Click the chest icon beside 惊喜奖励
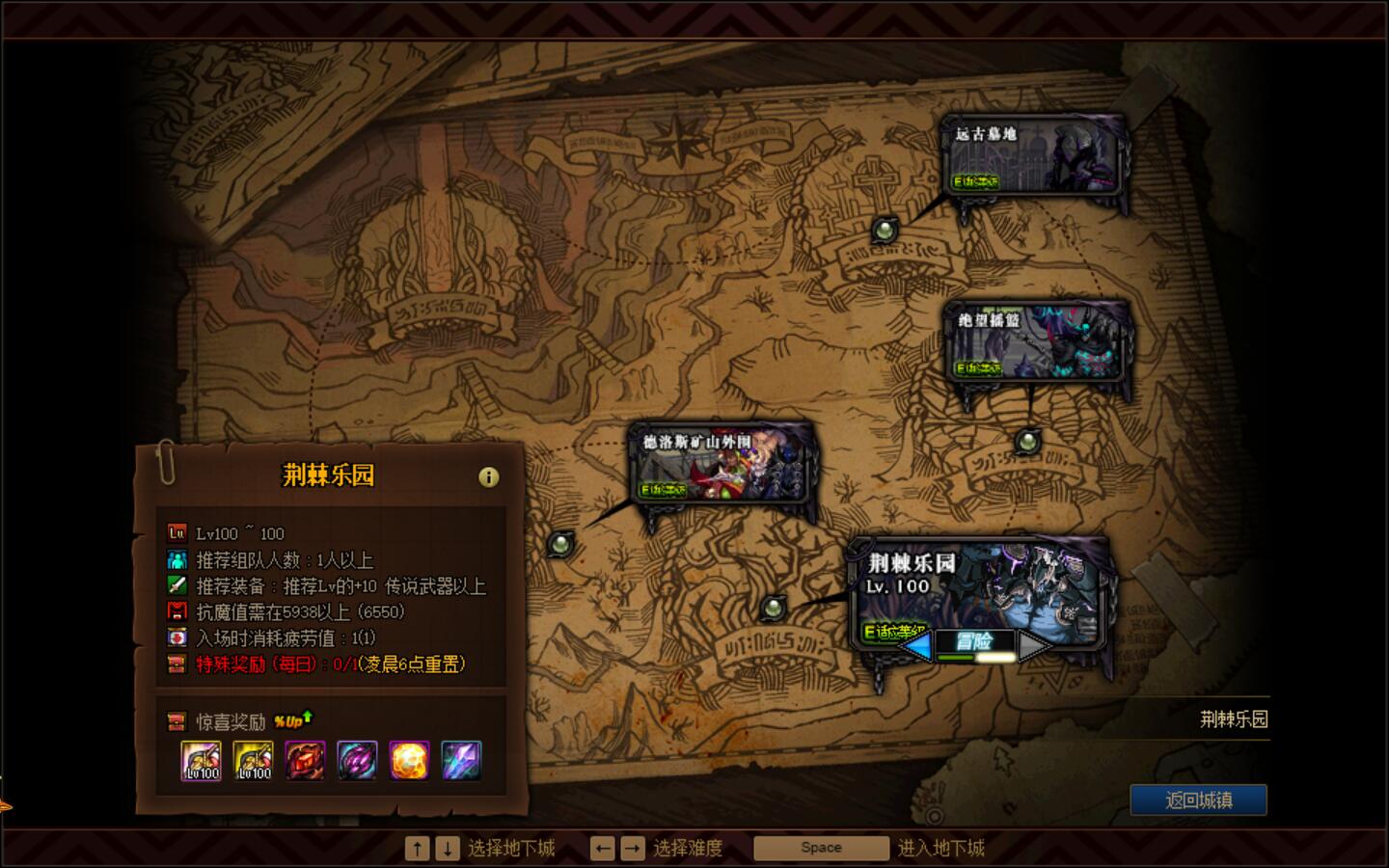The width and height of the screenshot is (1389, 868). [x=177, y=719]
